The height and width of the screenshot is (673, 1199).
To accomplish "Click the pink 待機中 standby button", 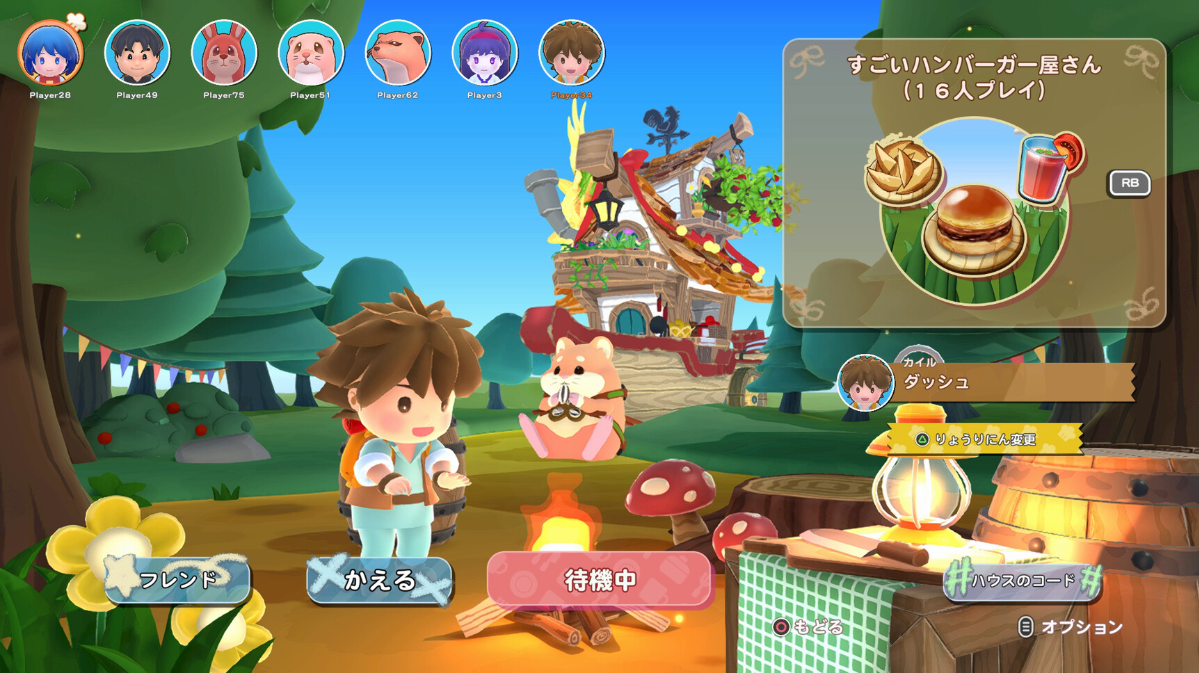I will point(599,580).
